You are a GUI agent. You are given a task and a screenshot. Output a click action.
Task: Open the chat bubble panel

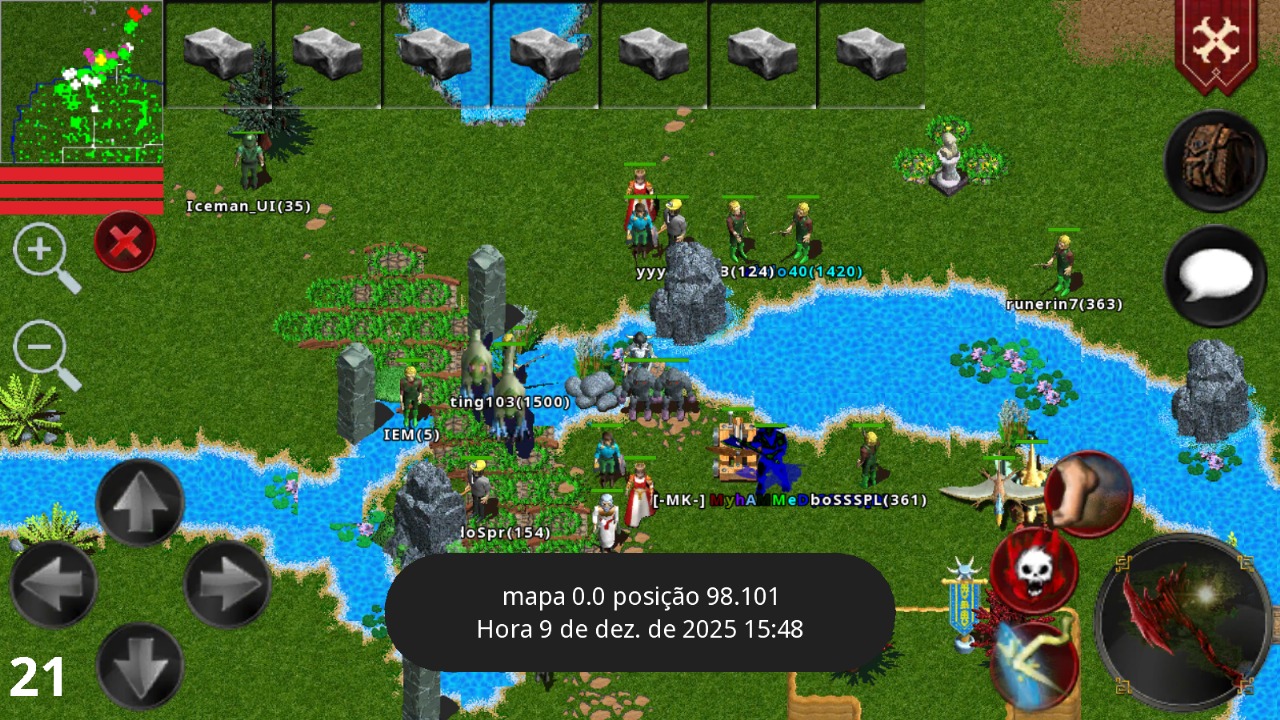1213,275
